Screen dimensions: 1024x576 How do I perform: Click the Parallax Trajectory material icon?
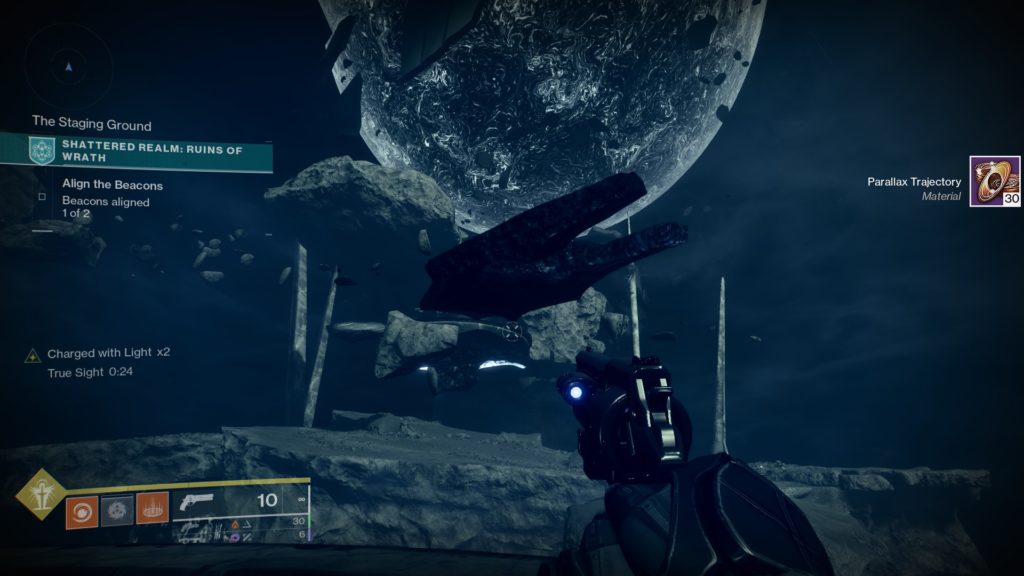[x=994, y=181]
